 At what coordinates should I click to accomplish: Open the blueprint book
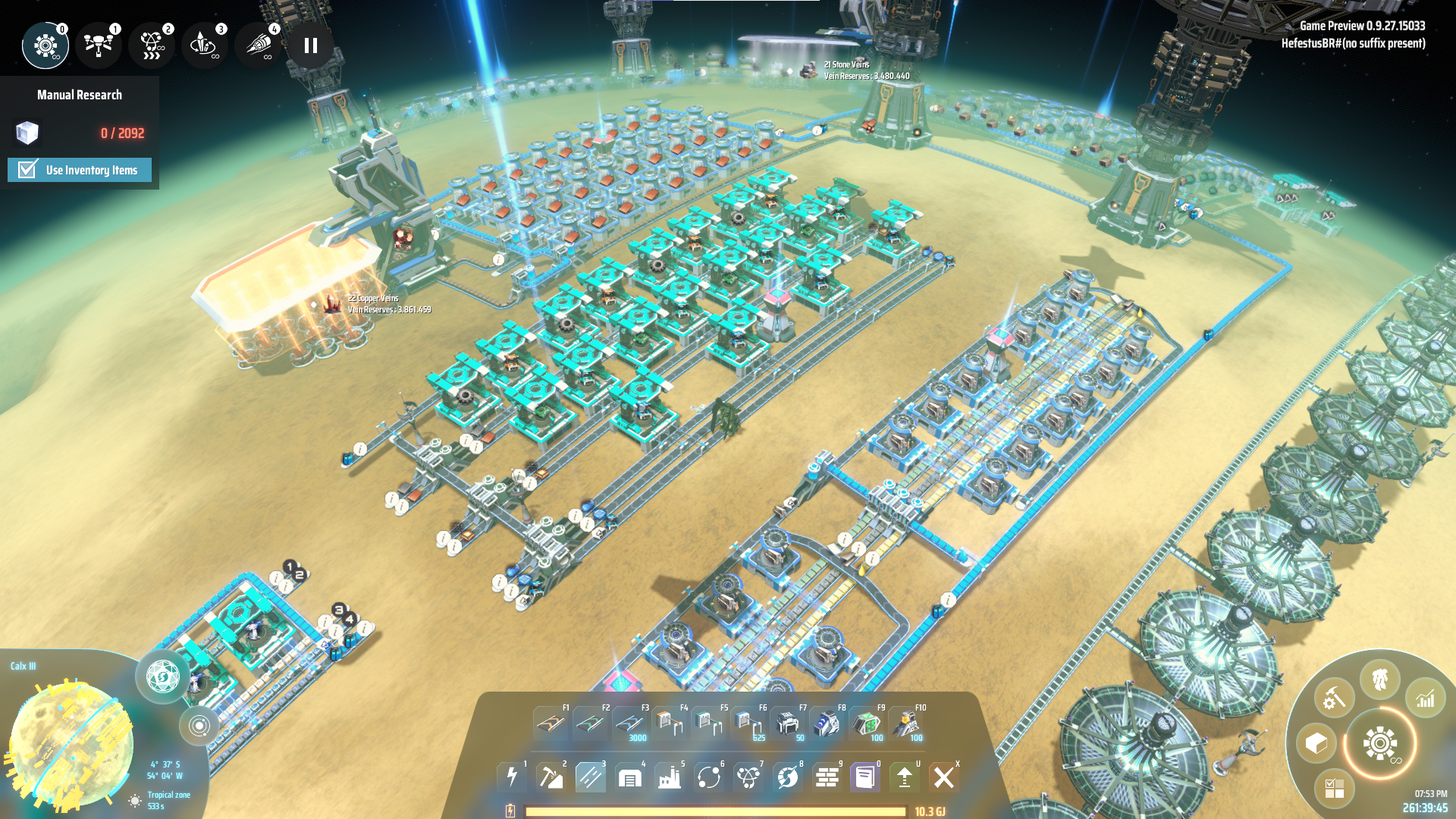865,777
